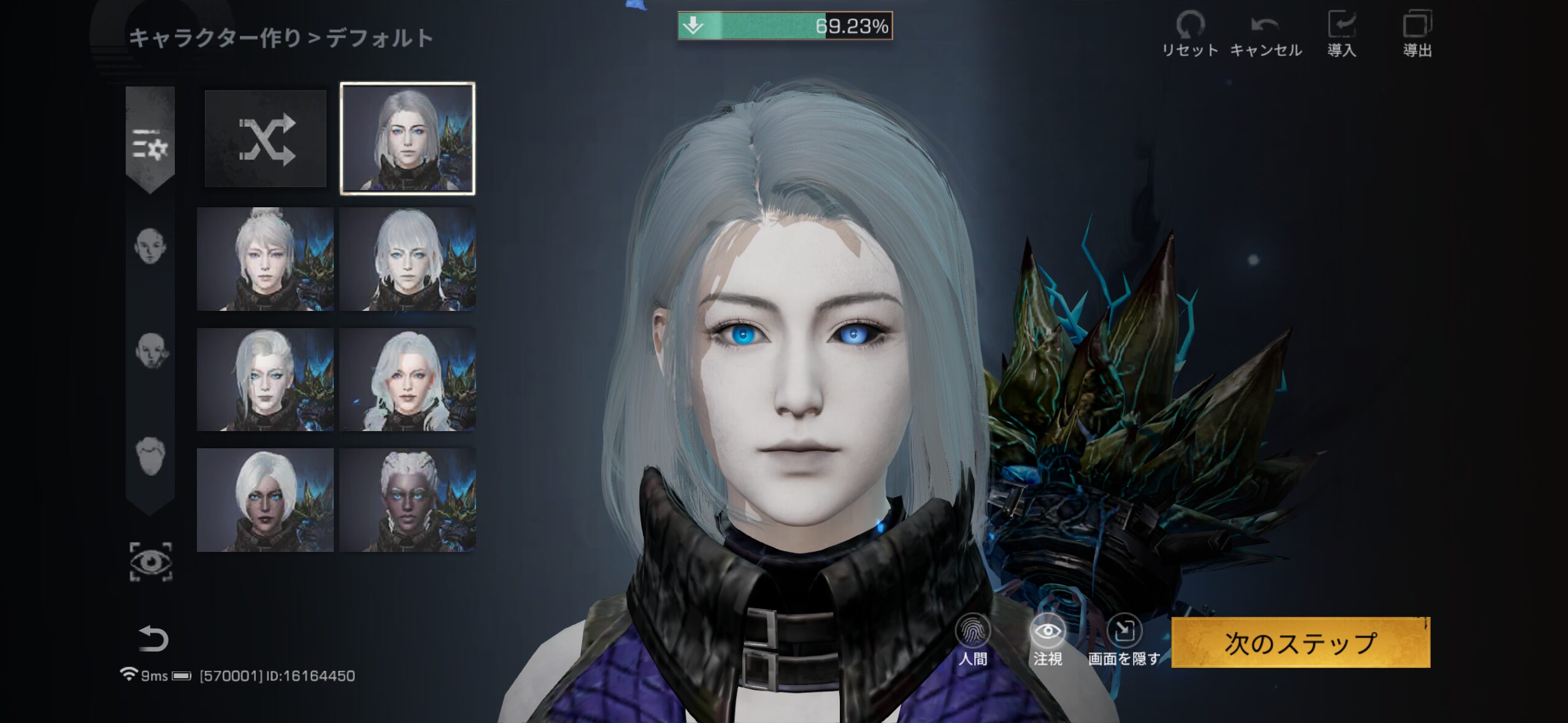Open the 導入 import option
Screen dimensions: 1568x723
[x=1342, y=34]
